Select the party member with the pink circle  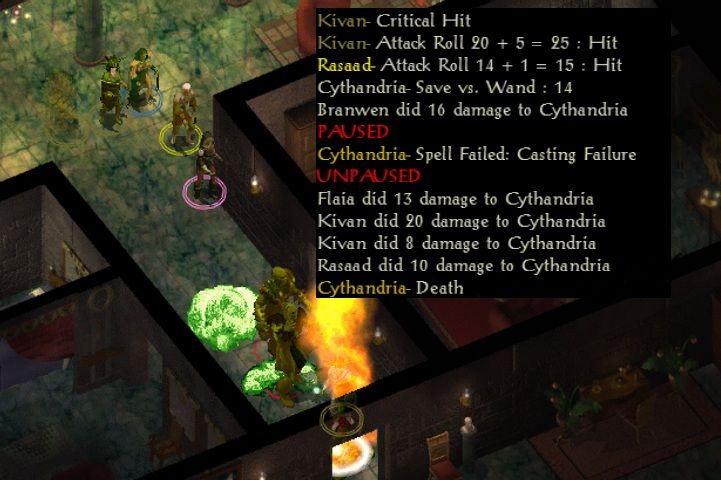pos(206,168)
